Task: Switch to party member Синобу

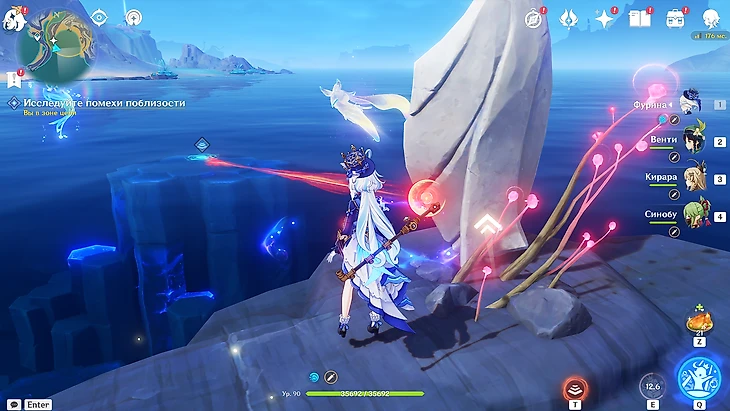Action: [x=694, y=214]
